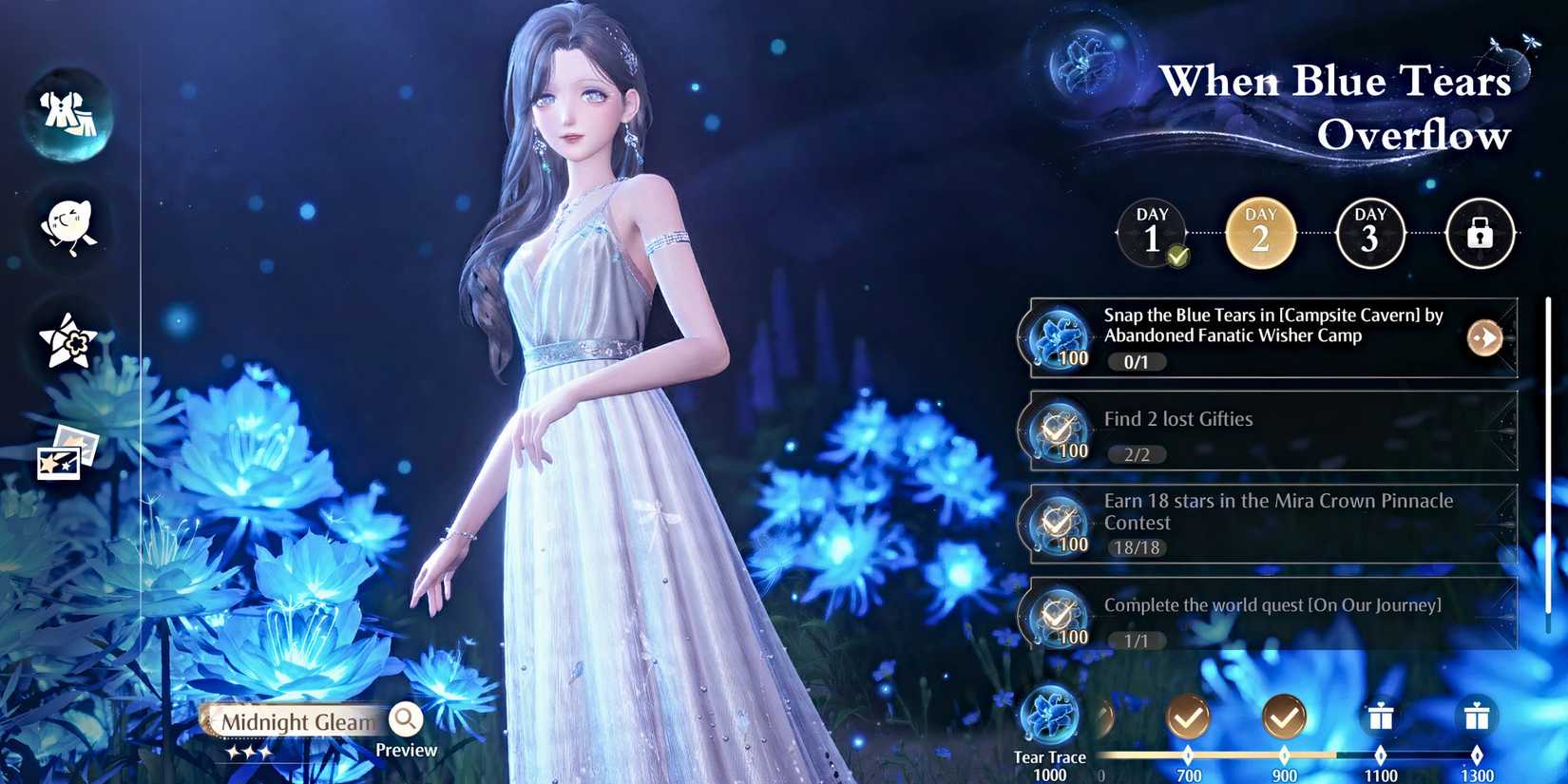Click the locked day padlock
Image resolution: width=1568 pixels, height=784 pixels.
coord(1480,233)
